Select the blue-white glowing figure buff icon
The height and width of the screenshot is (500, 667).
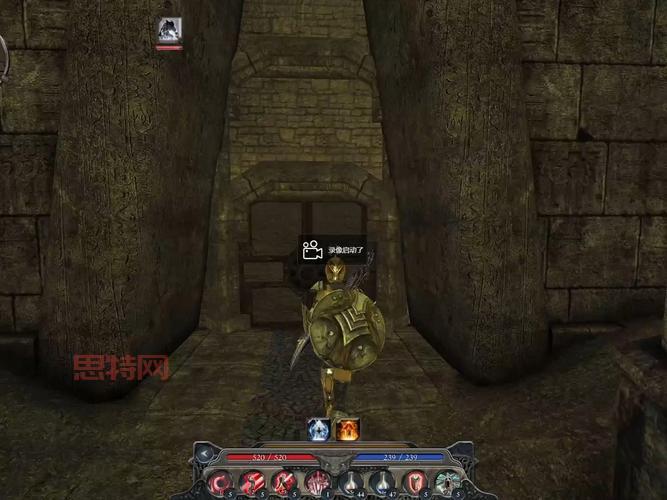(x=319, y=429)
